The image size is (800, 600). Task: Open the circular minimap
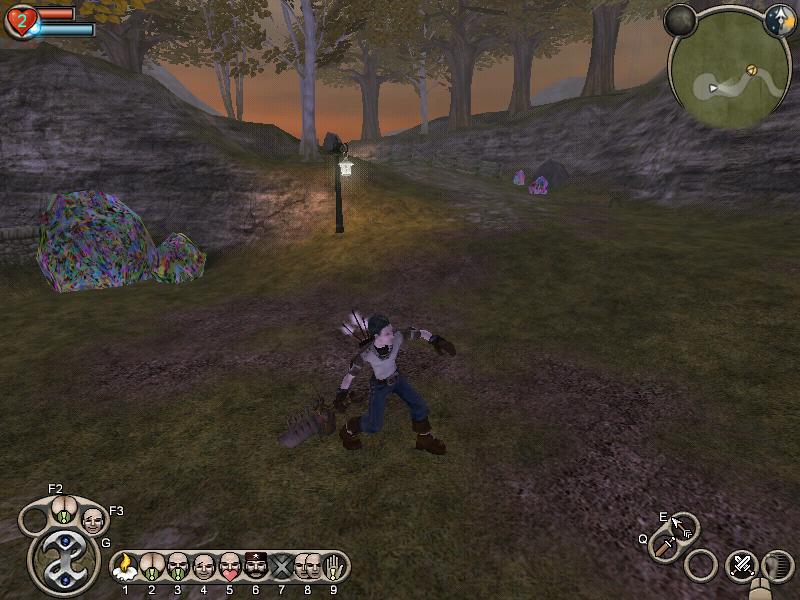tap(728, 72)
